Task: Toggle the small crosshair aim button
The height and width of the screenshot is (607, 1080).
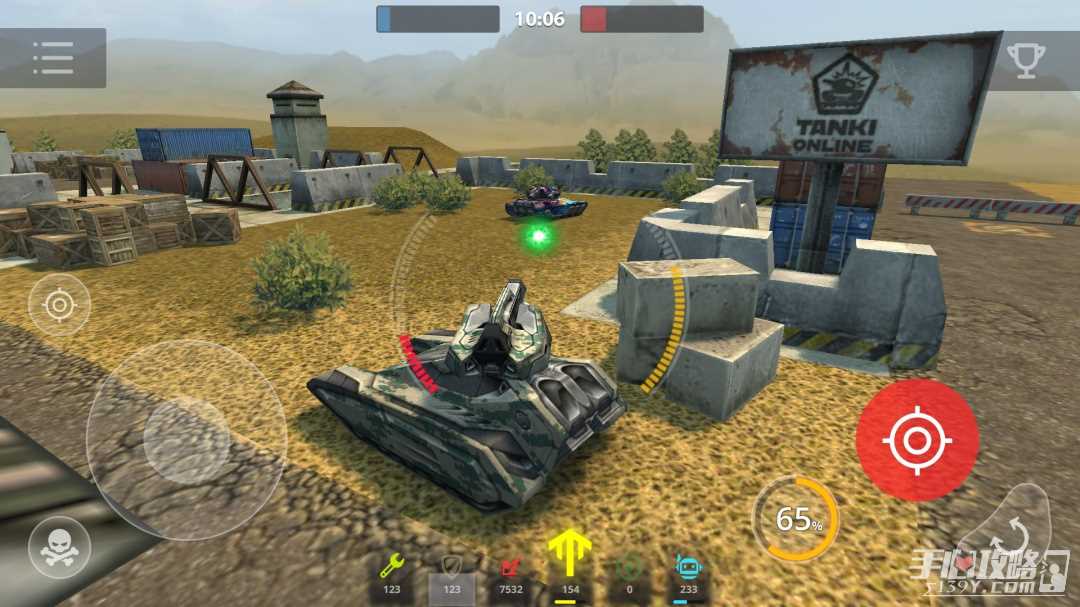Action: (59, 304)
